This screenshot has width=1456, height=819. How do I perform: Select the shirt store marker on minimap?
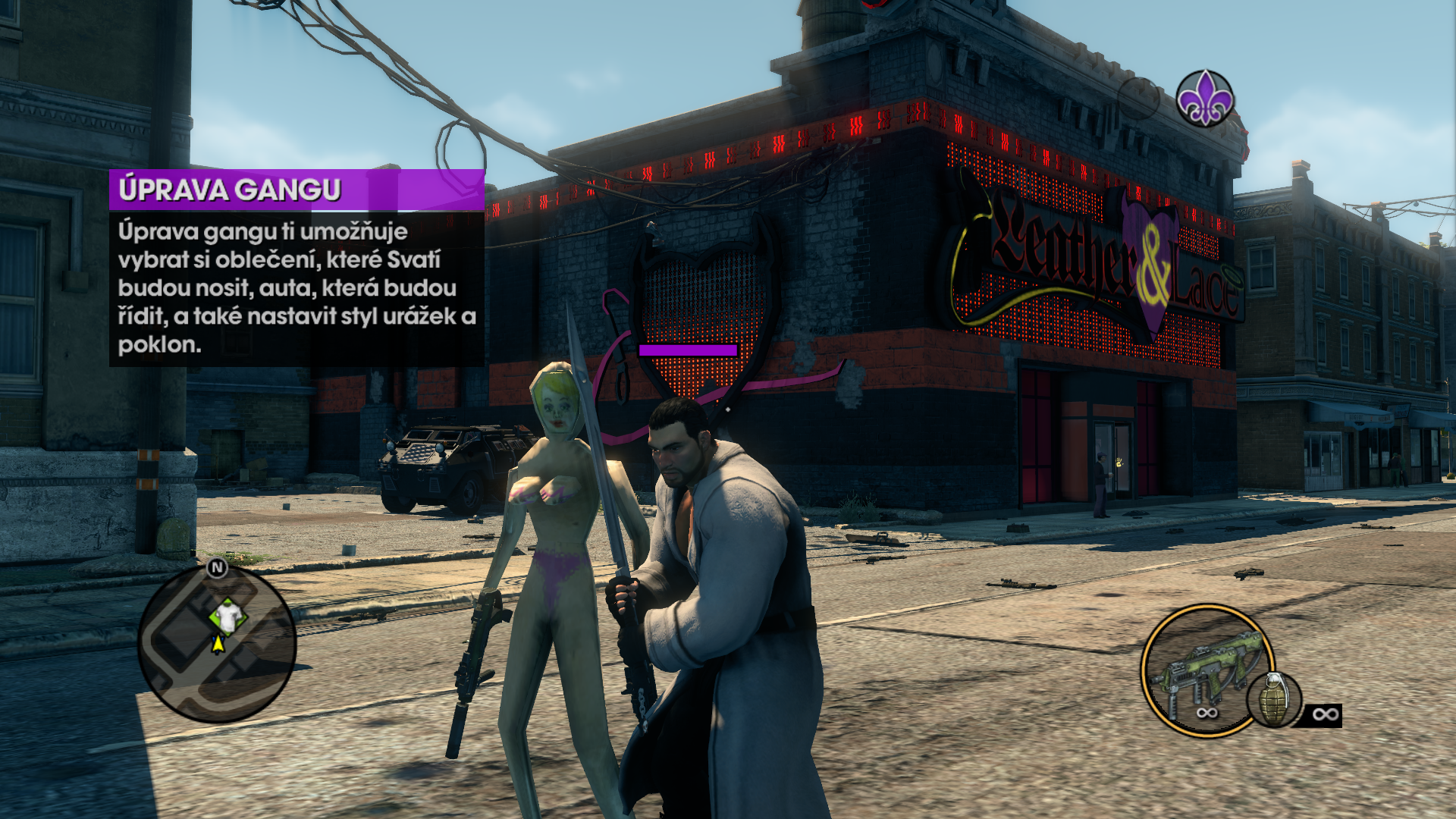coord(227,615)
